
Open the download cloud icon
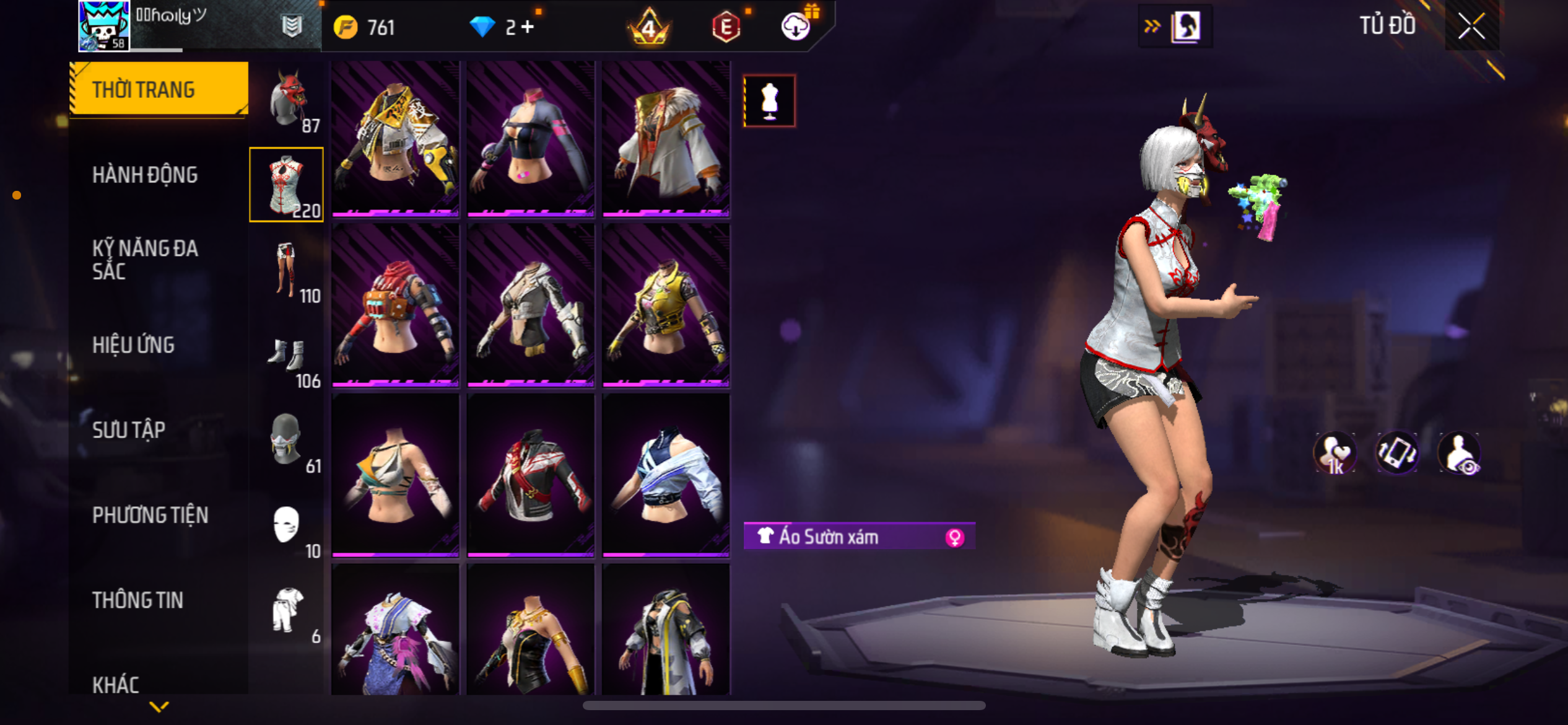point(795,27)
